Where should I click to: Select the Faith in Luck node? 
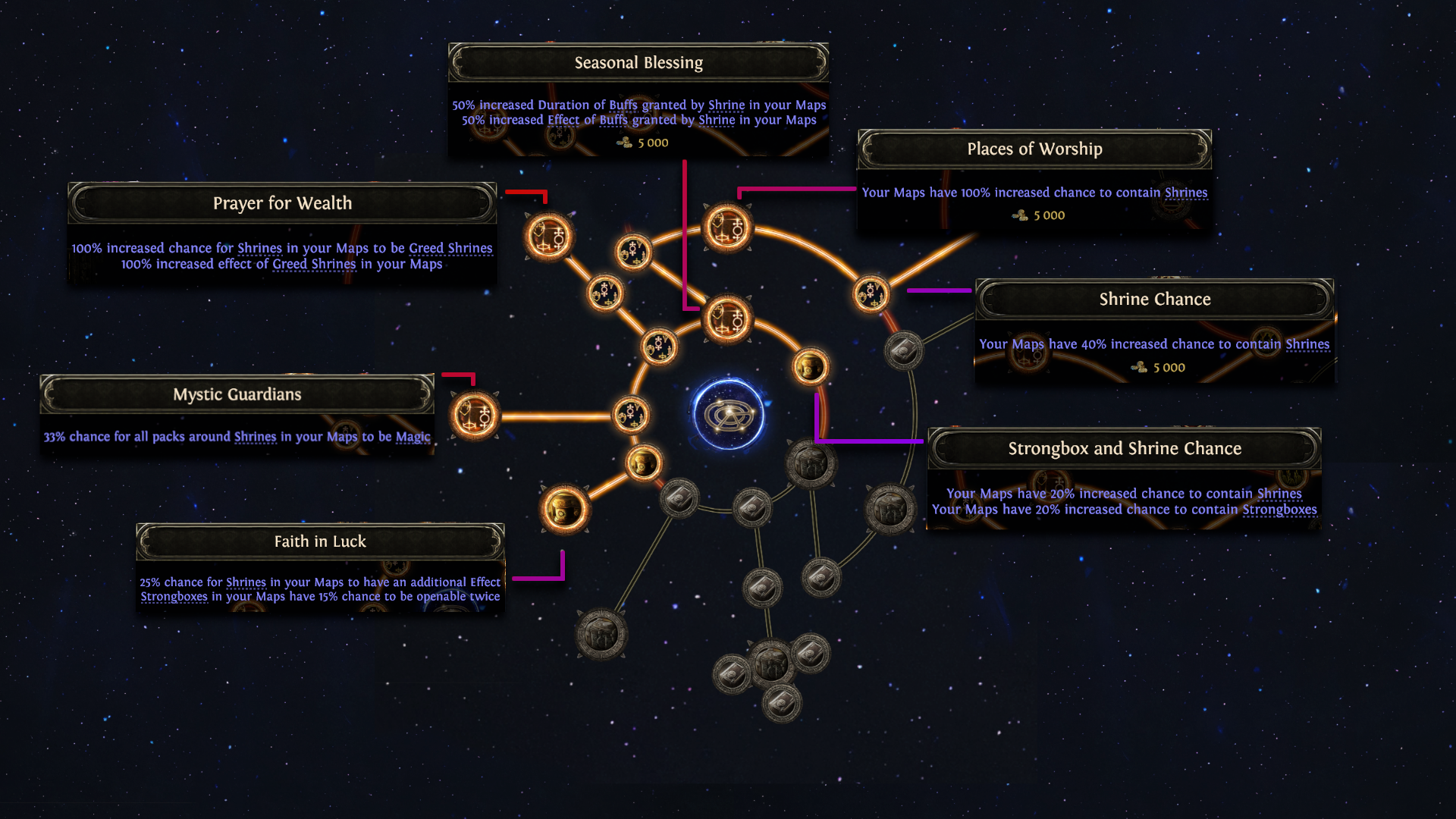pos(565,509)
